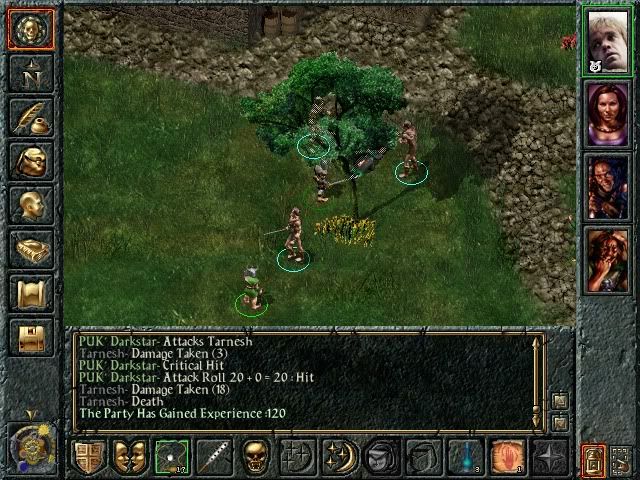Open the area map with compass button
The height and width of the screenshot is (480, 640).
point(30,73)
